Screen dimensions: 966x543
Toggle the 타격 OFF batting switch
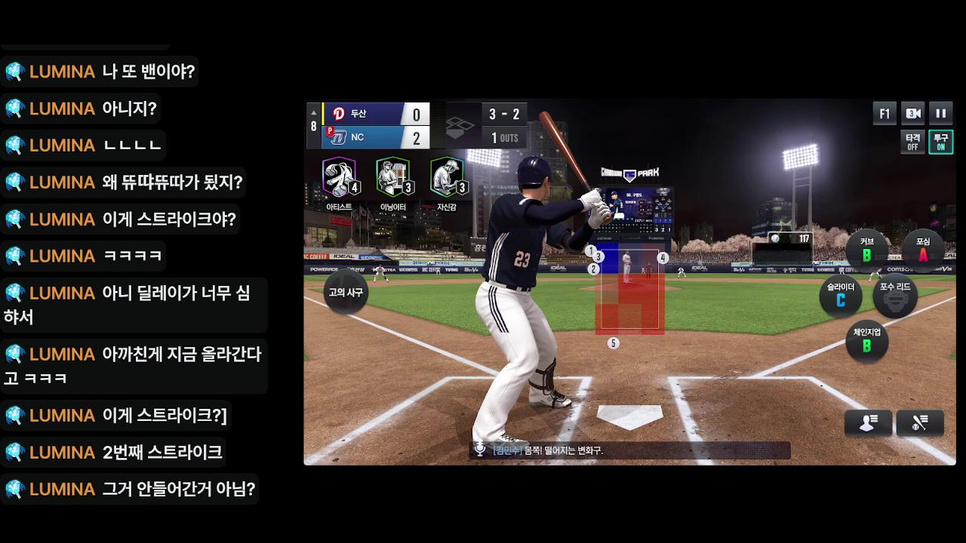coord(912,142)
